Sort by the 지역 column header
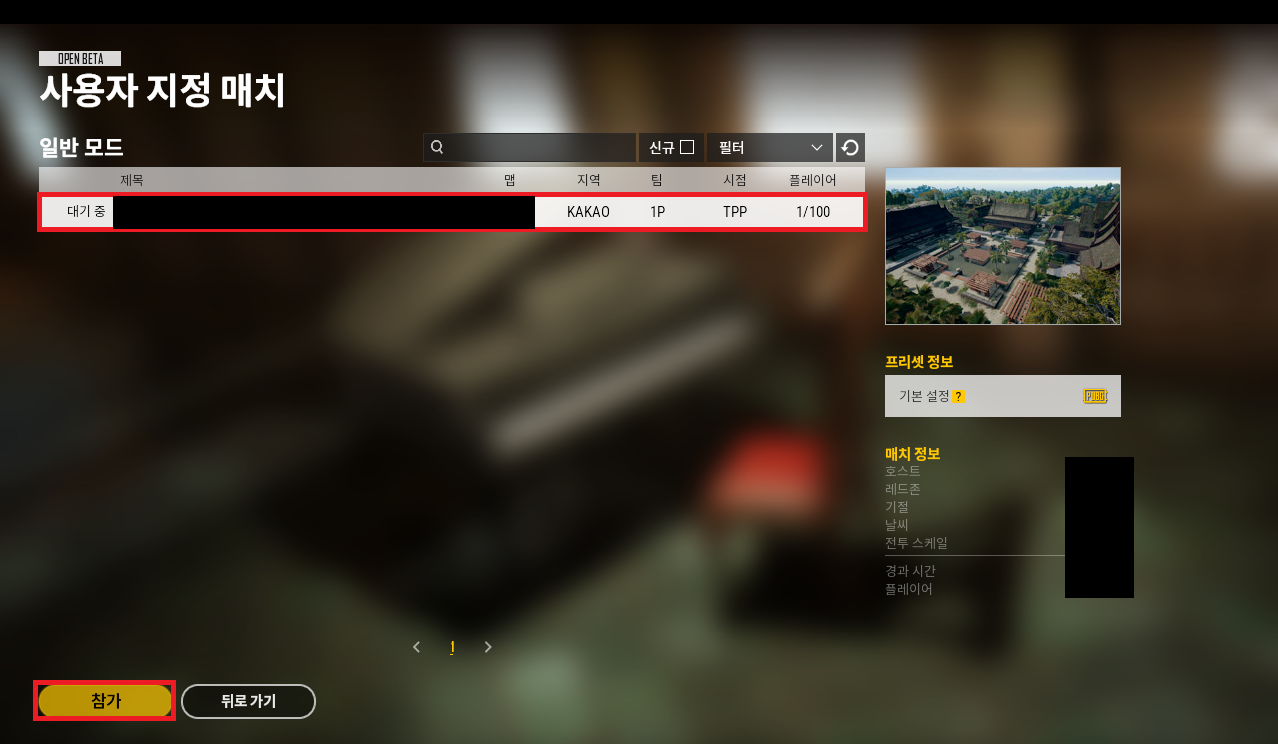 [x=588, y=180]
